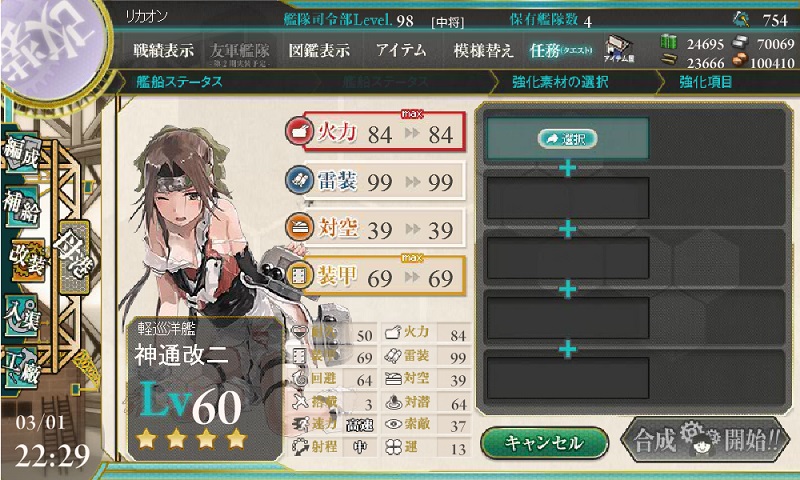
Task: Open 図鑑表示 encyclopedia
Action: (319, 50)
